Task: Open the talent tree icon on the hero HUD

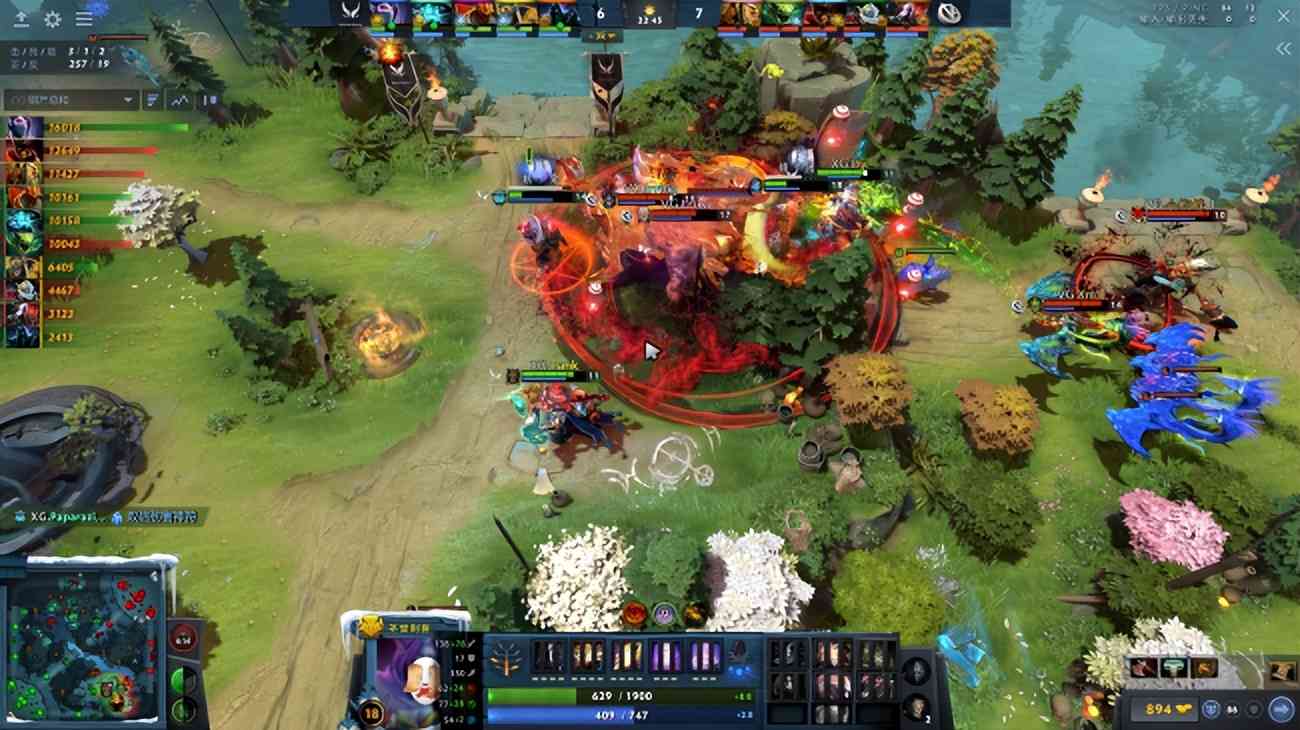Action: click(x=505, y=658)
